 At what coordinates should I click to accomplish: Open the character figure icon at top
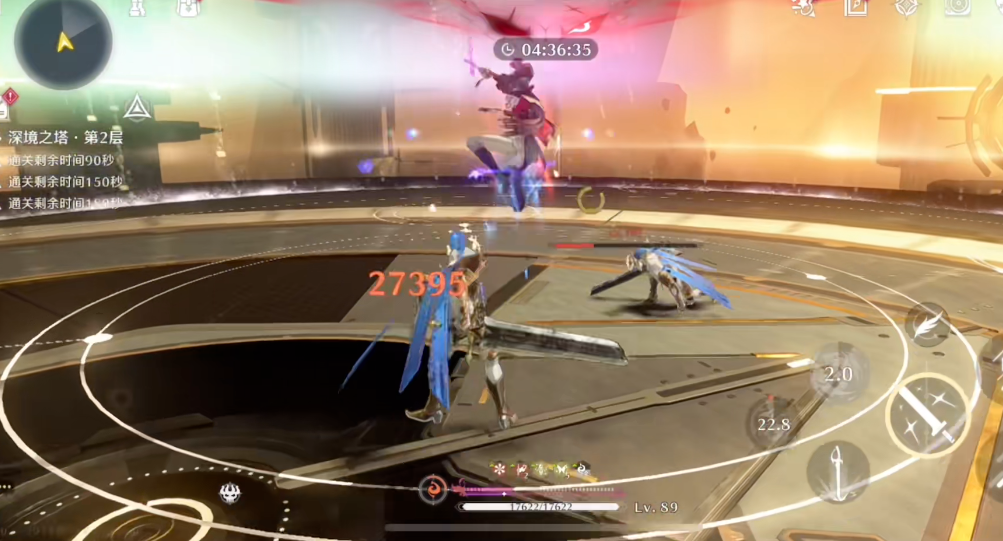point(139,7)
